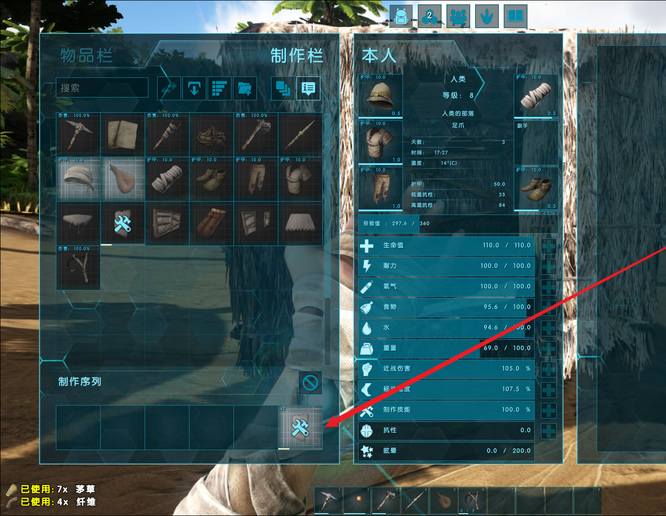Select the campfire inventory slot
Image resolution: width=666 pixels, height=516 pixels.
pos(210,134)
